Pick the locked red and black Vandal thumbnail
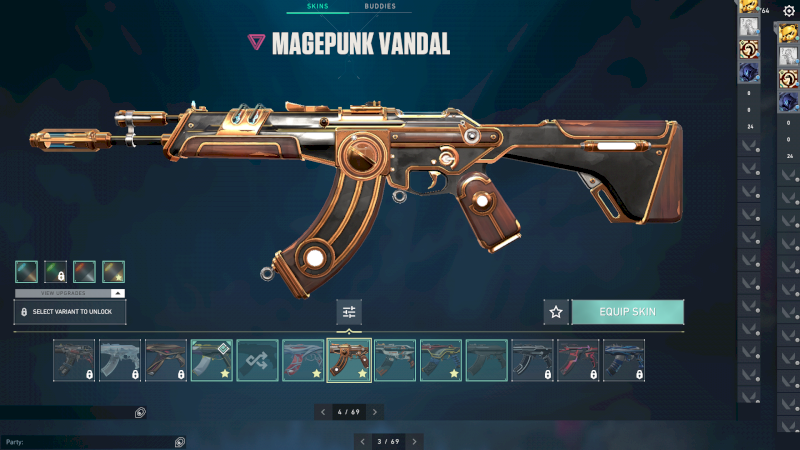 tap(578, 360)
